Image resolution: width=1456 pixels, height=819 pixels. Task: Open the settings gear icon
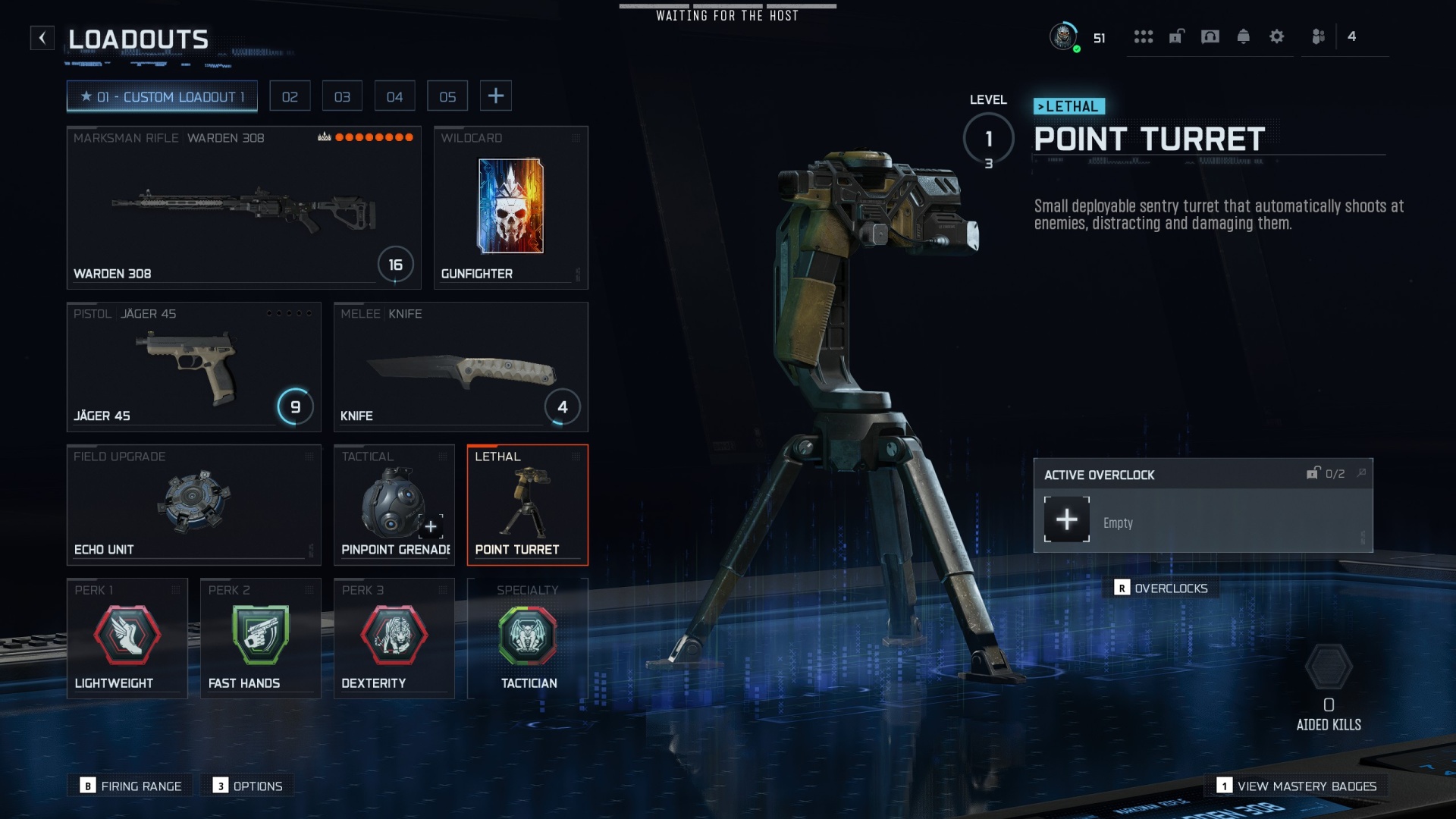(x=1278, y=36)
